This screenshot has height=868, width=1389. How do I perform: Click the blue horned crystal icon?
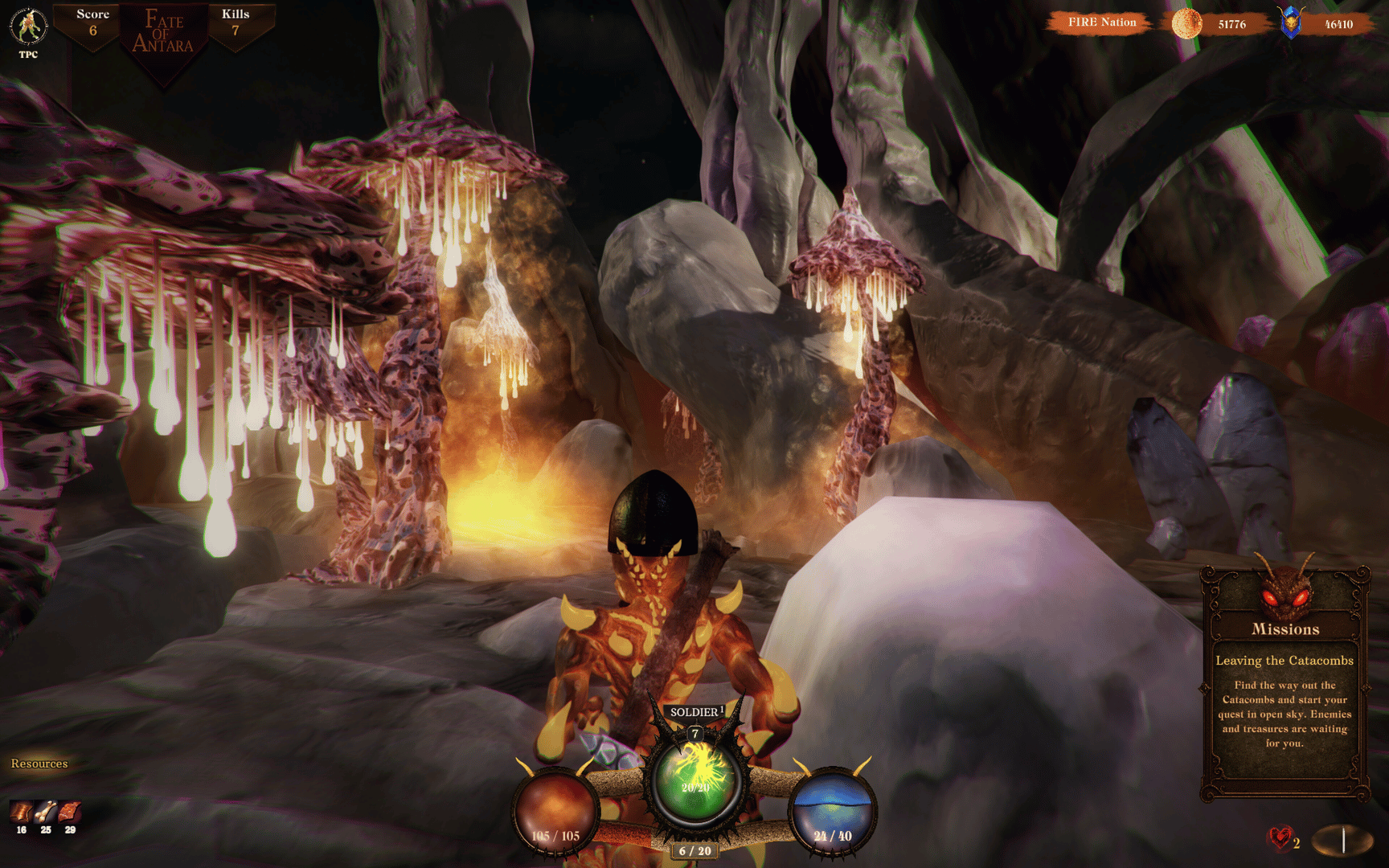pyautogui.click(x=1291, y=23)
